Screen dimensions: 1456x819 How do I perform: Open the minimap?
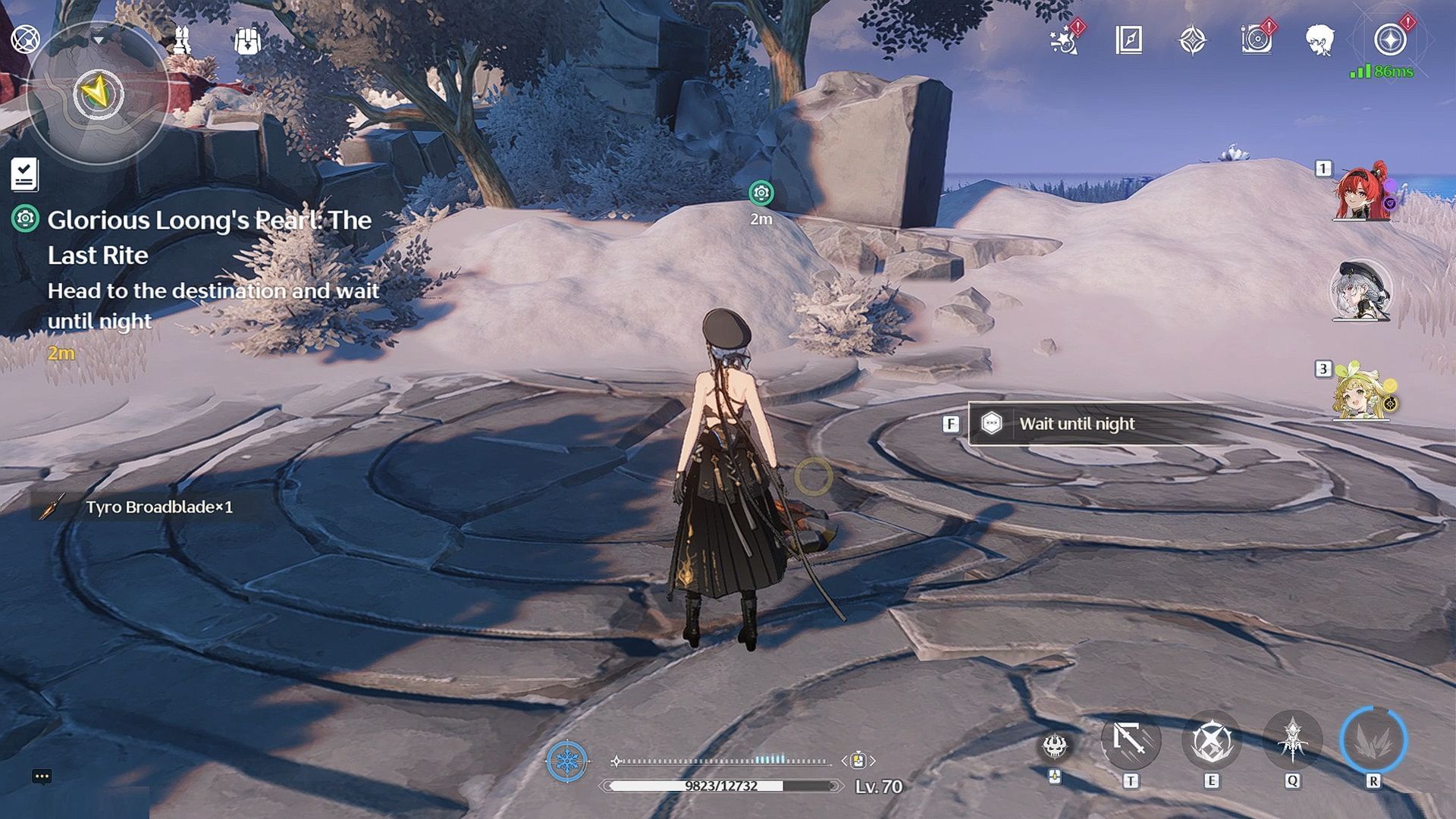click(x=97, y=94)
